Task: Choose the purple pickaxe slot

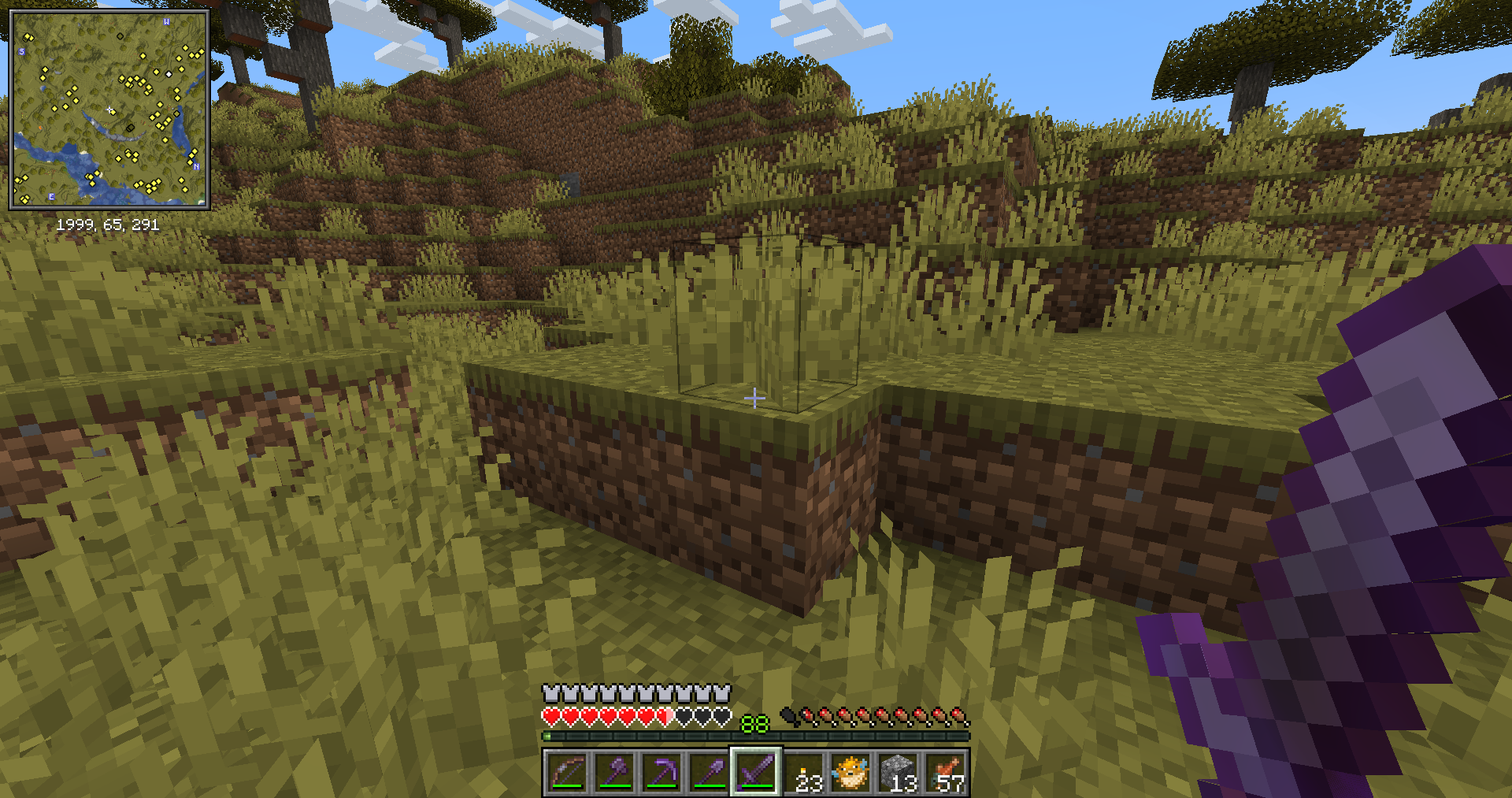Action: tap(661, 772)
